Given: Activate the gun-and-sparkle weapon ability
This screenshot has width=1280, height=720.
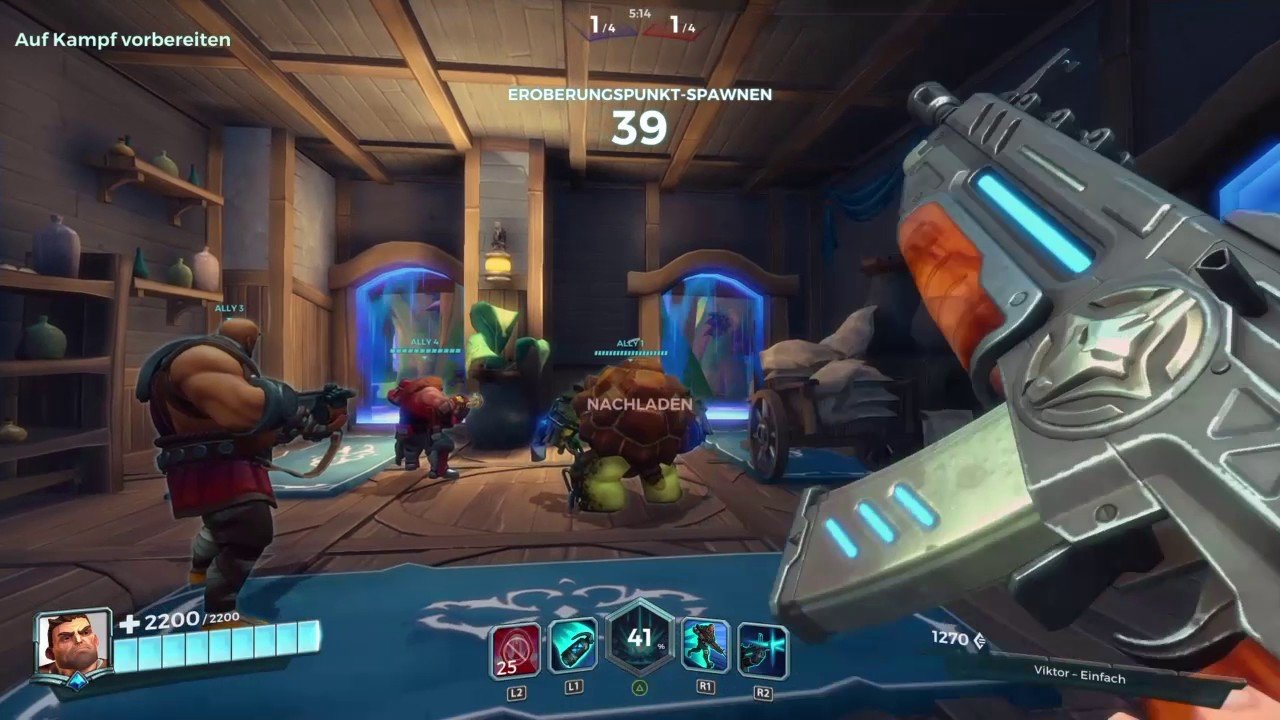Looking at the screenshot, I should tap(763, 649).
